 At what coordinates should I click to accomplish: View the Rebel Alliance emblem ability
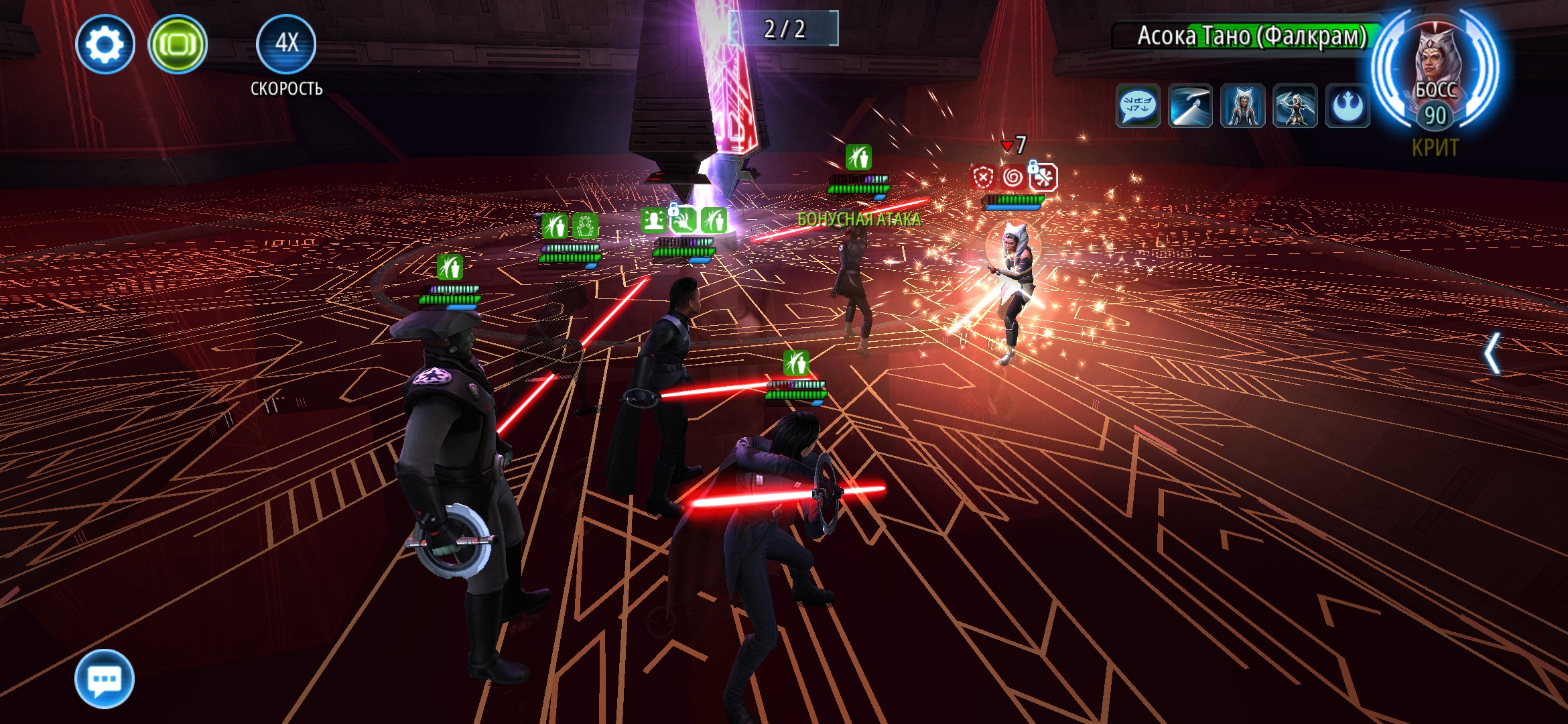[1347, 106]
